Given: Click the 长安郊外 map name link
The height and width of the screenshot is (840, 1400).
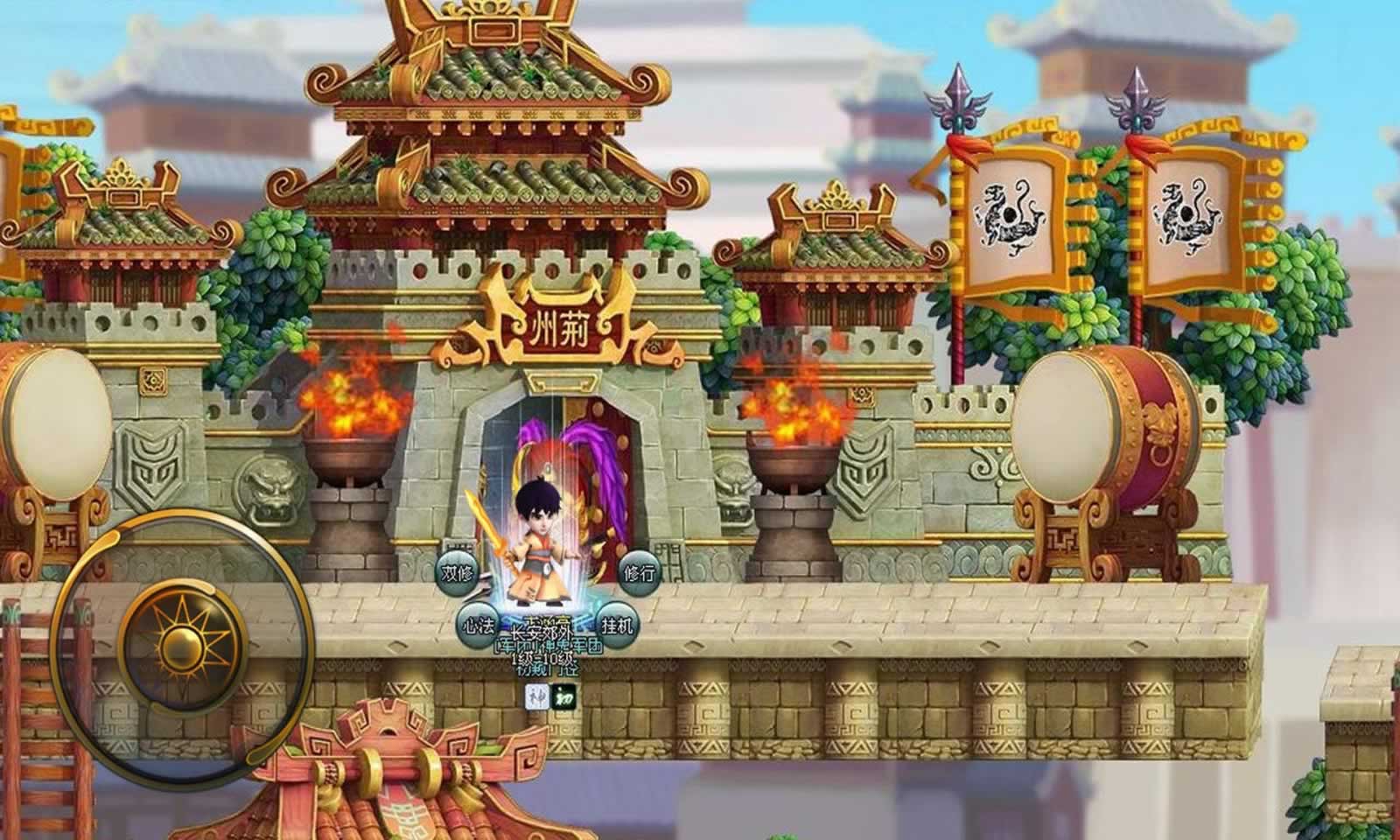Looking at the screenshot, I should 542,633.
